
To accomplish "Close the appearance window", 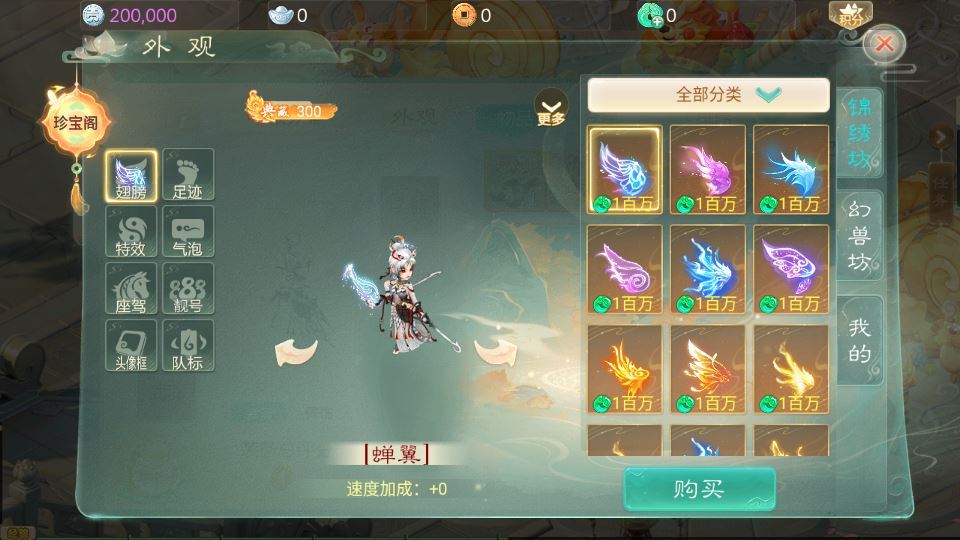I will point(885,44).
